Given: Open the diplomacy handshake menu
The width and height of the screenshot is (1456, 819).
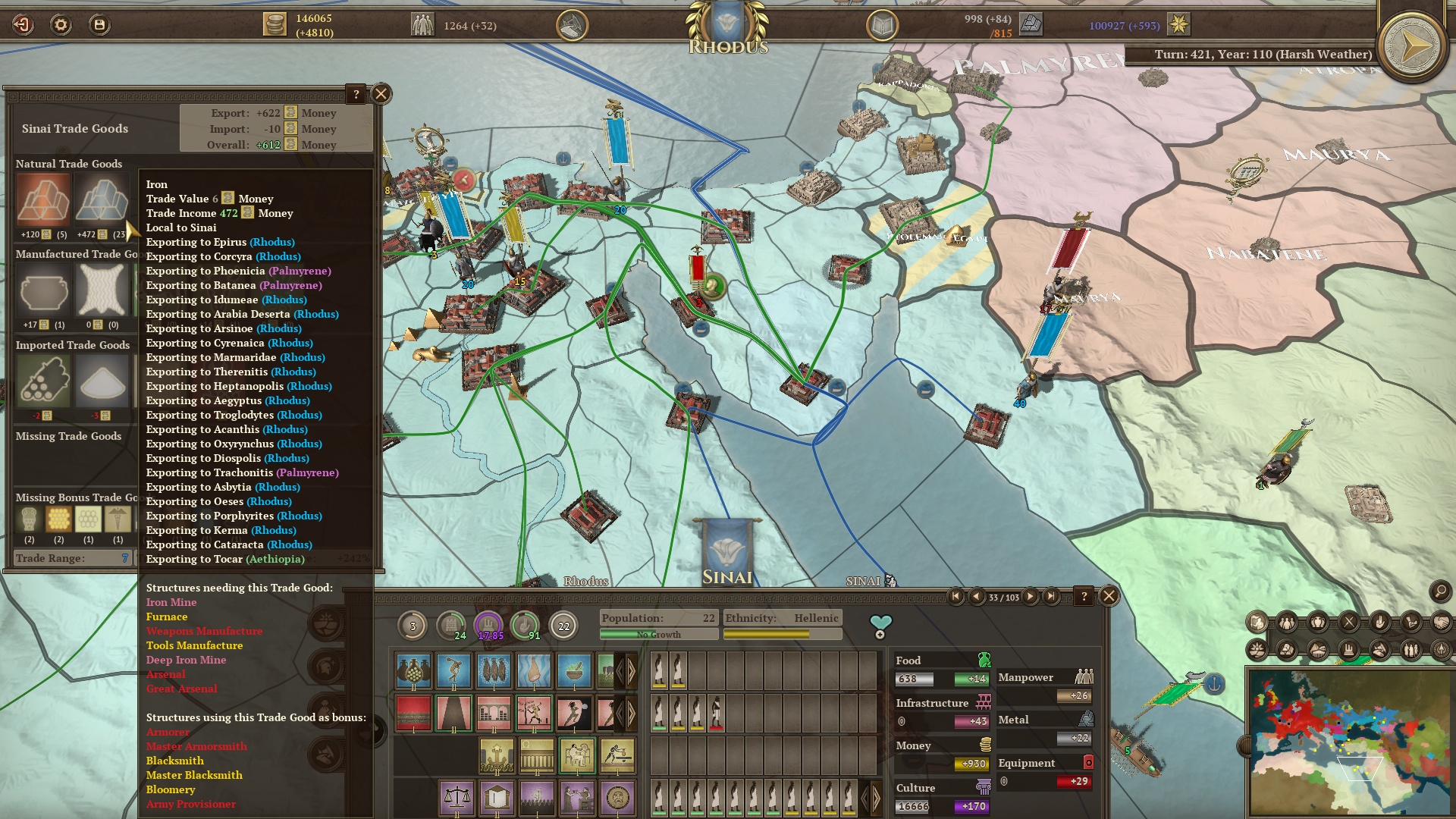Looking at the screenshot, I should coord(1441,623).
